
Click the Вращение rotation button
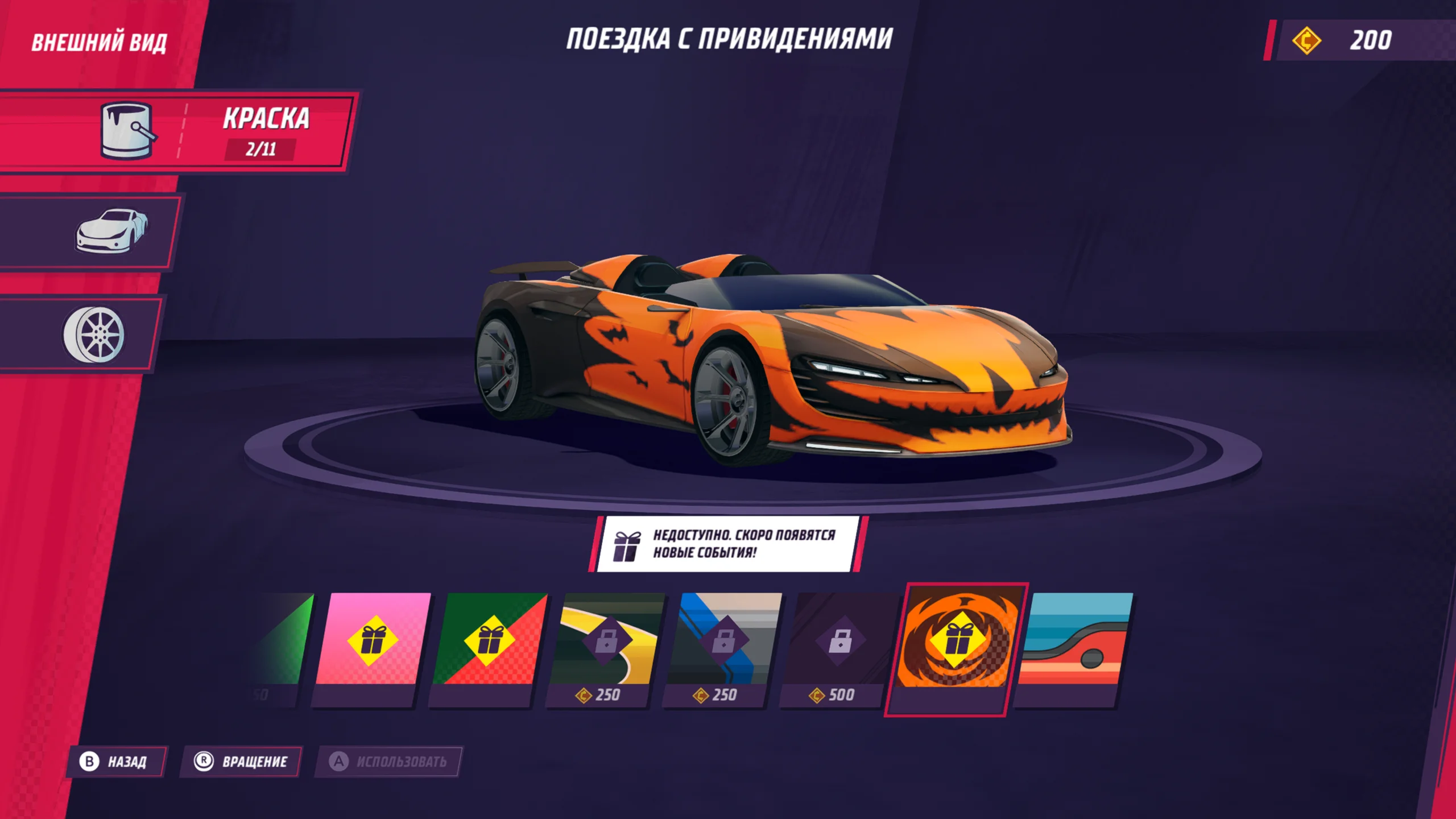242,762
